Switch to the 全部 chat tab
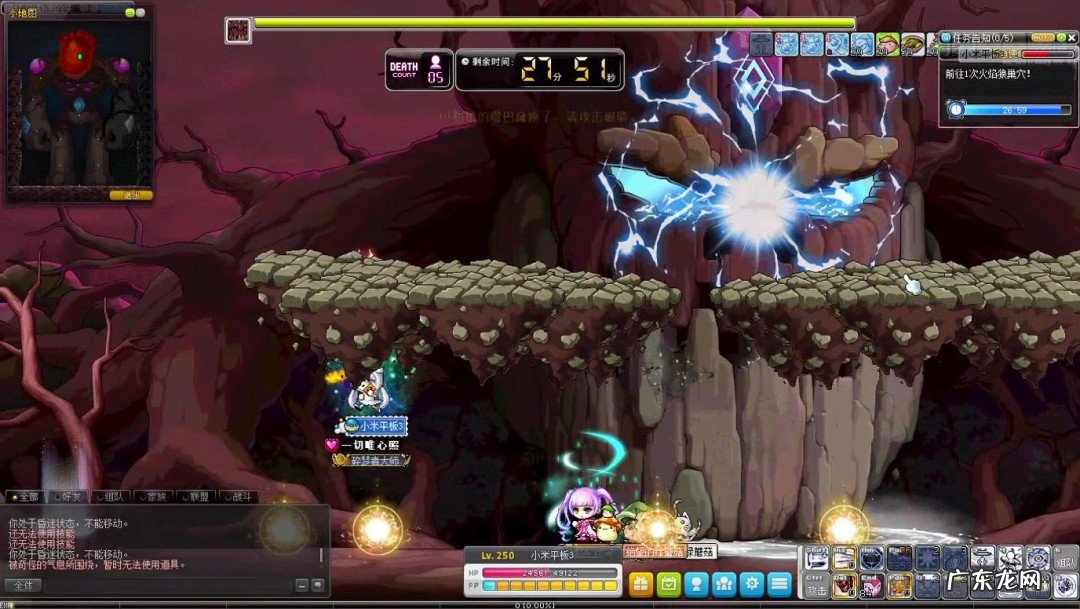 [x=27, y=497]
